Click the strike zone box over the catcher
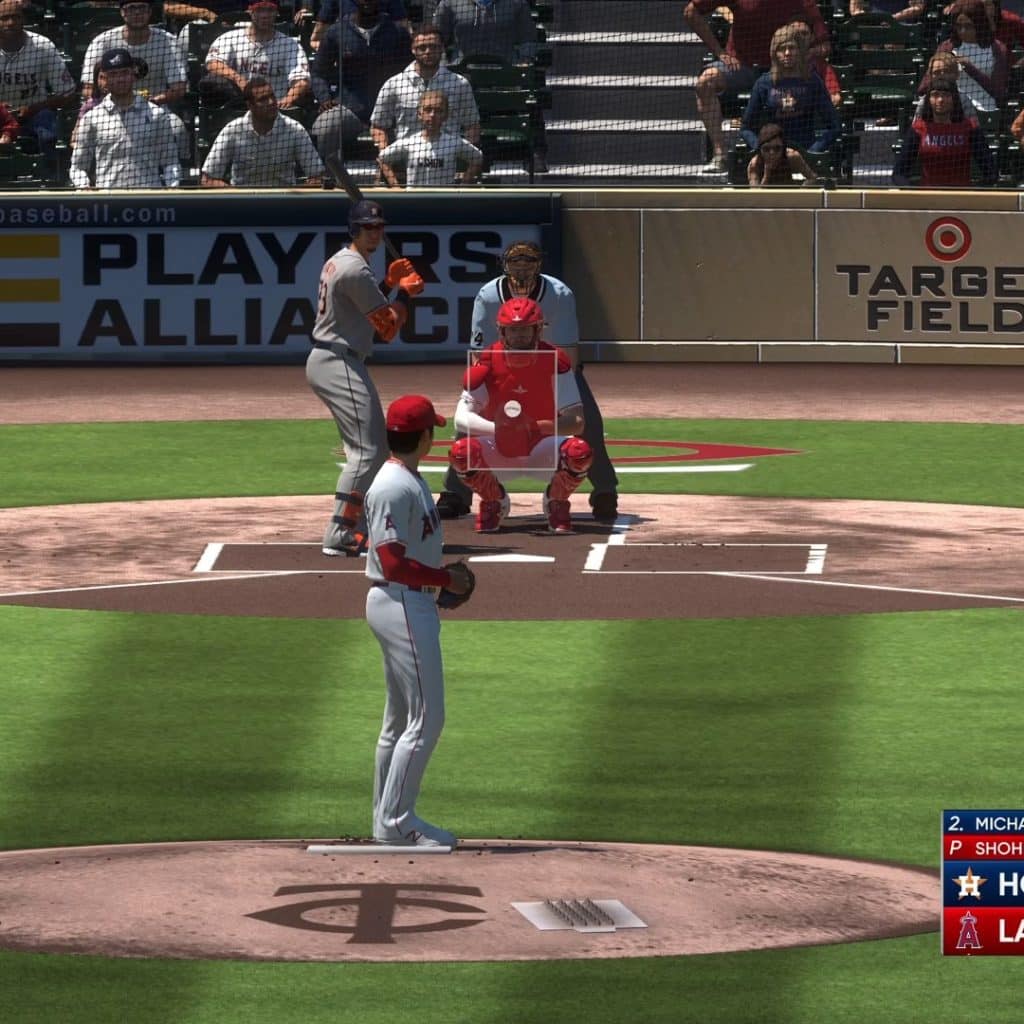1024x1024 pixels. pyautogui.click(x=512, y=409)
